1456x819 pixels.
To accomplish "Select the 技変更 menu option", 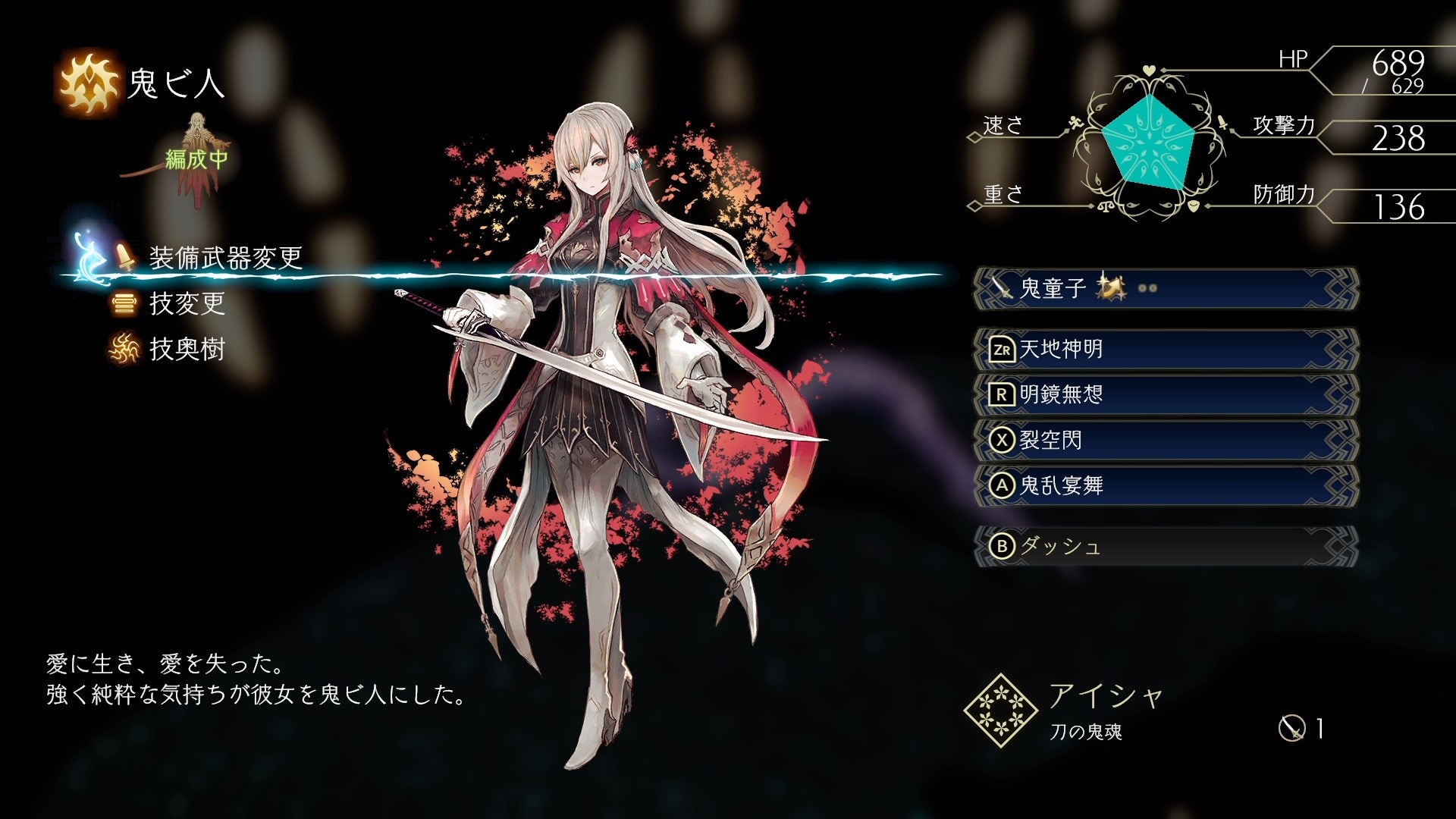I will (x=187, y=304).
